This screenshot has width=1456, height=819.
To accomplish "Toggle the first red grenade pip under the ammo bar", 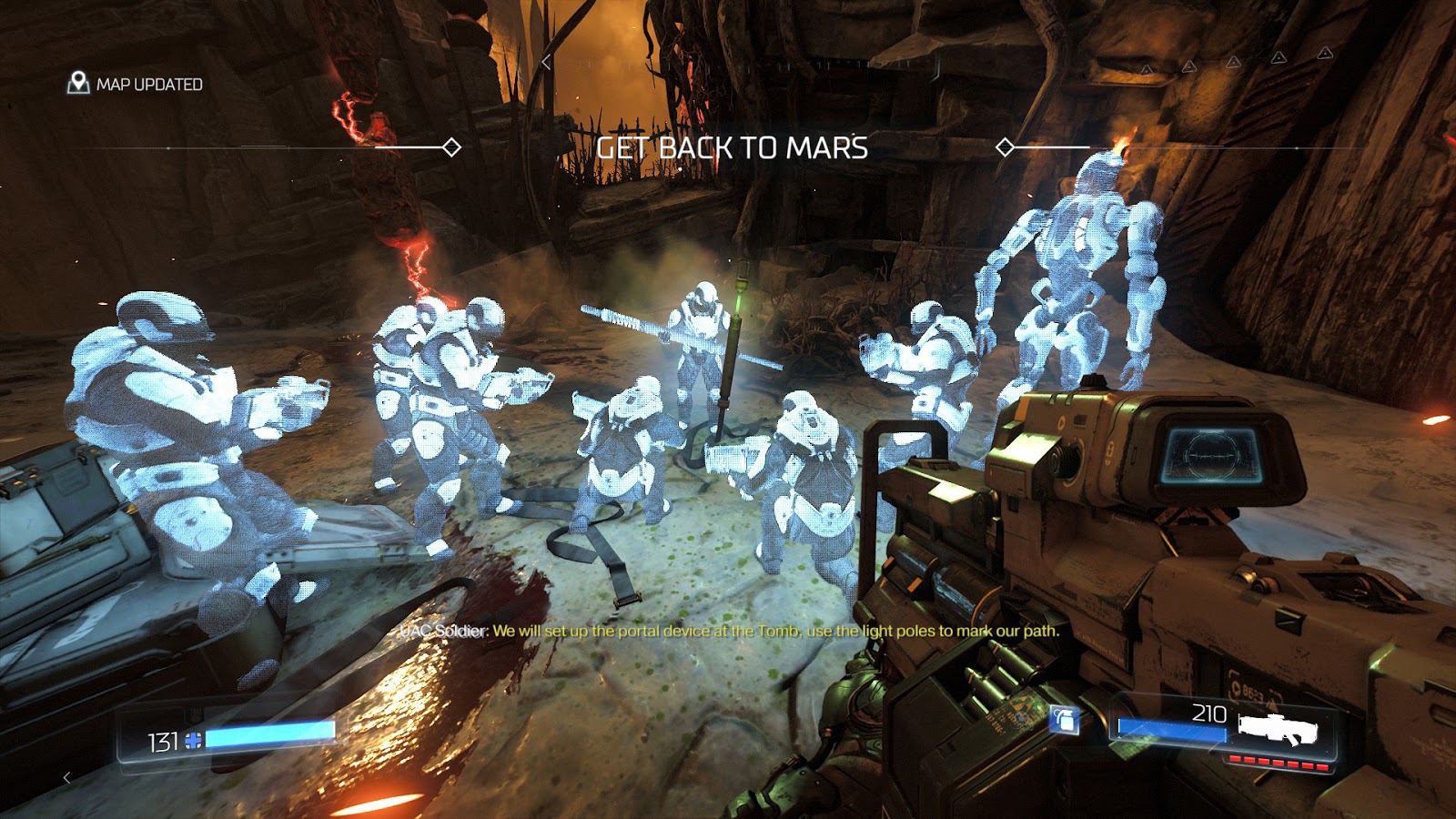I will click(x=1235, y=759).
